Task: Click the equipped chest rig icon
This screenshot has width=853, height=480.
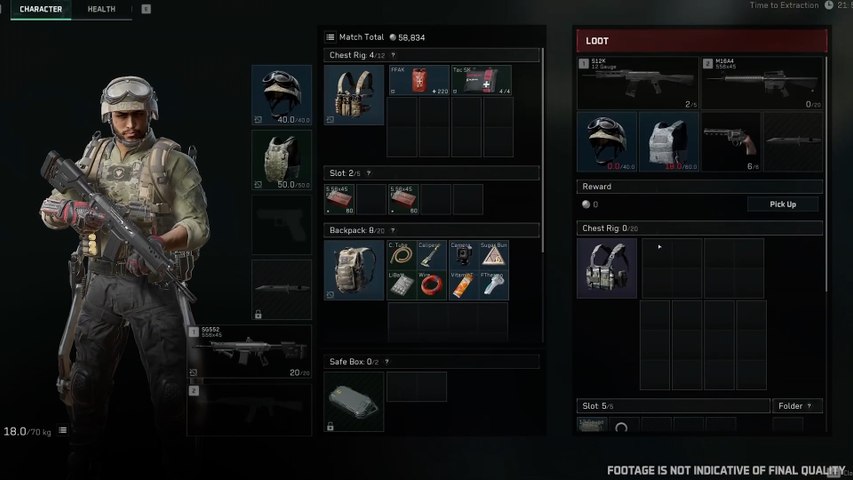Action: (354, 95)
